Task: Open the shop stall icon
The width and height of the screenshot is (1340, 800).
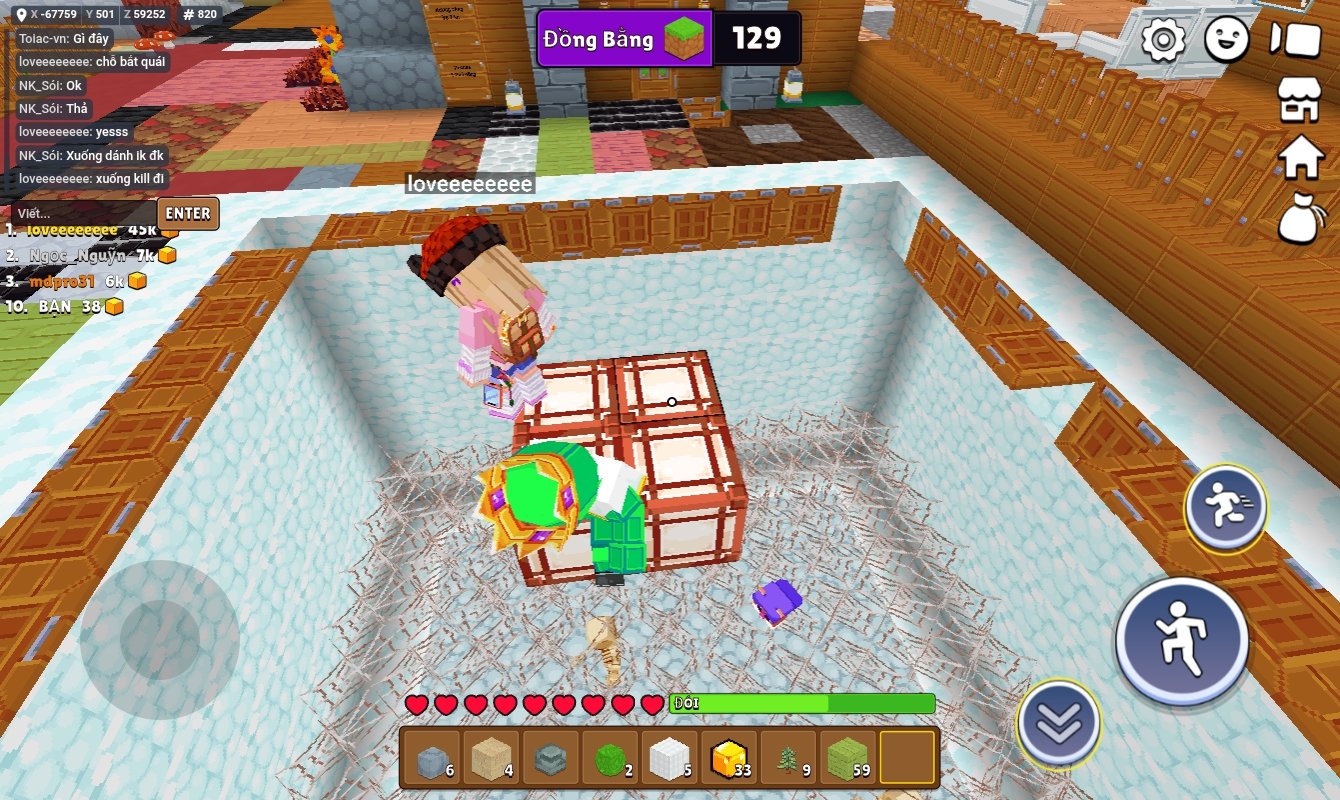Action: [1300, 98]
